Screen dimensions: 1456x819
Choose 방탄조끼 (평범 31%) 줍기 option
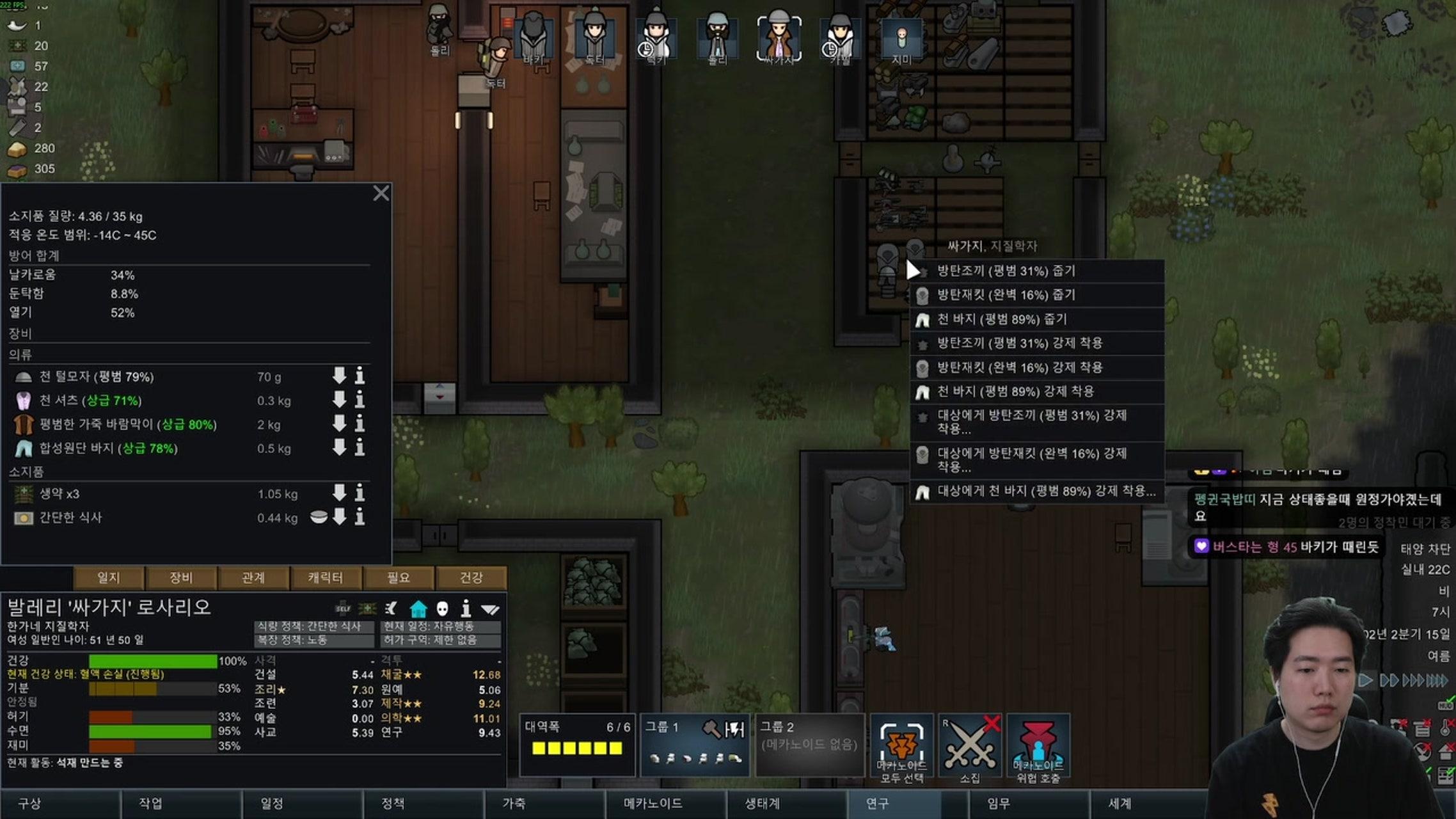pyautogui.click(x=1036, y=271)
